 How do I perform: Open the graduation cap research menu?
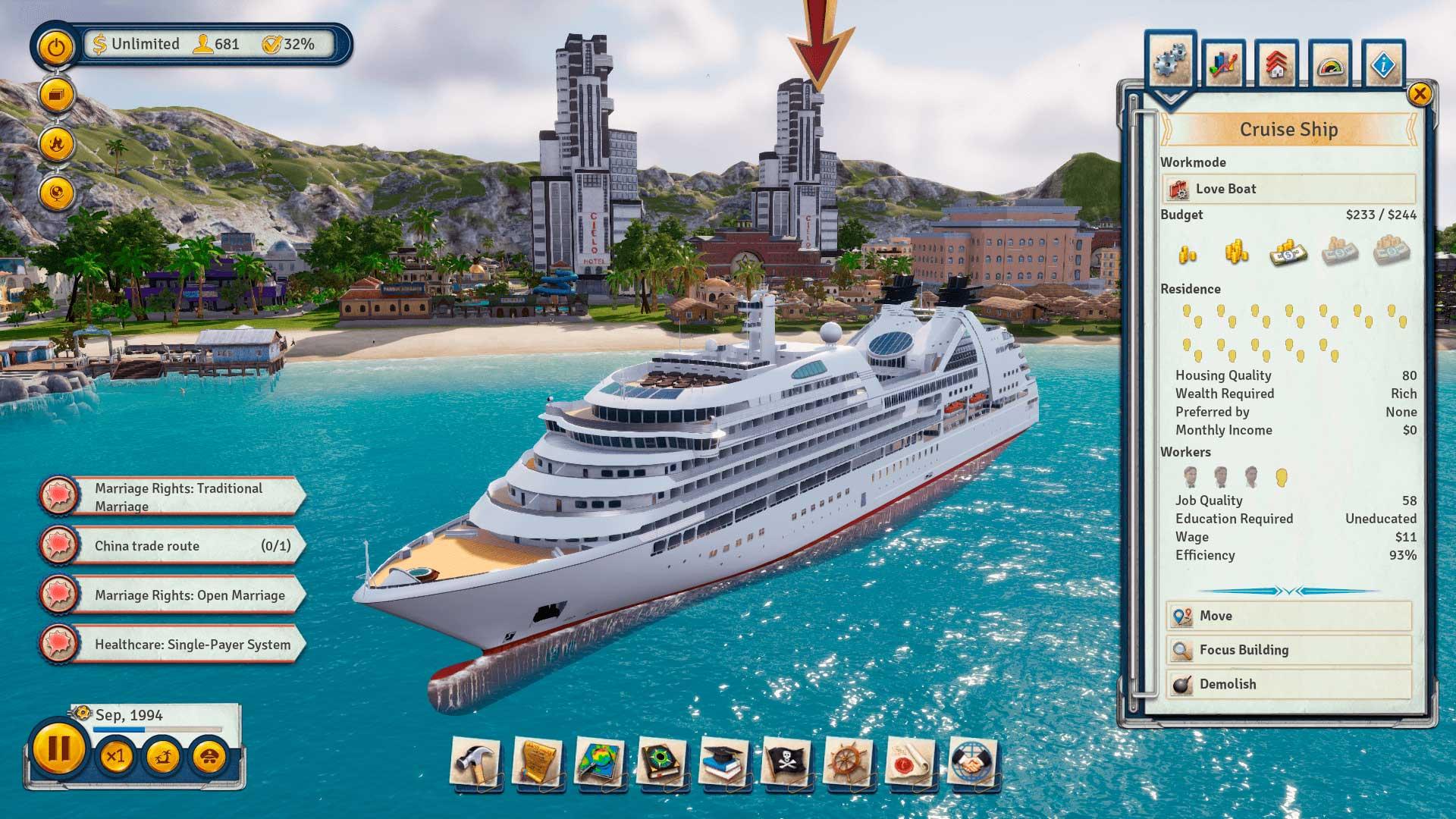[724, 762]
